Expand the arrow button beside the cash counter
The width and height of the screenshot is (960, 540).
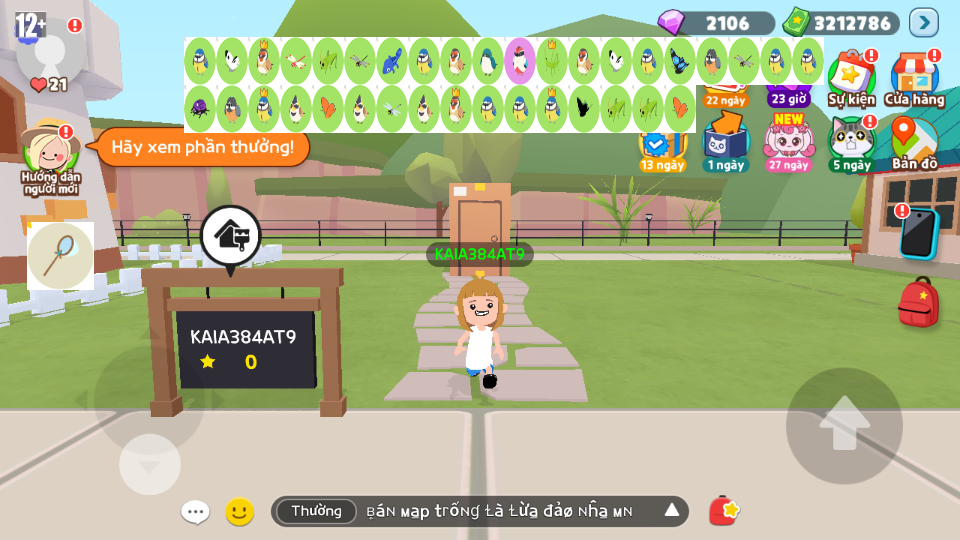[923, 22]
